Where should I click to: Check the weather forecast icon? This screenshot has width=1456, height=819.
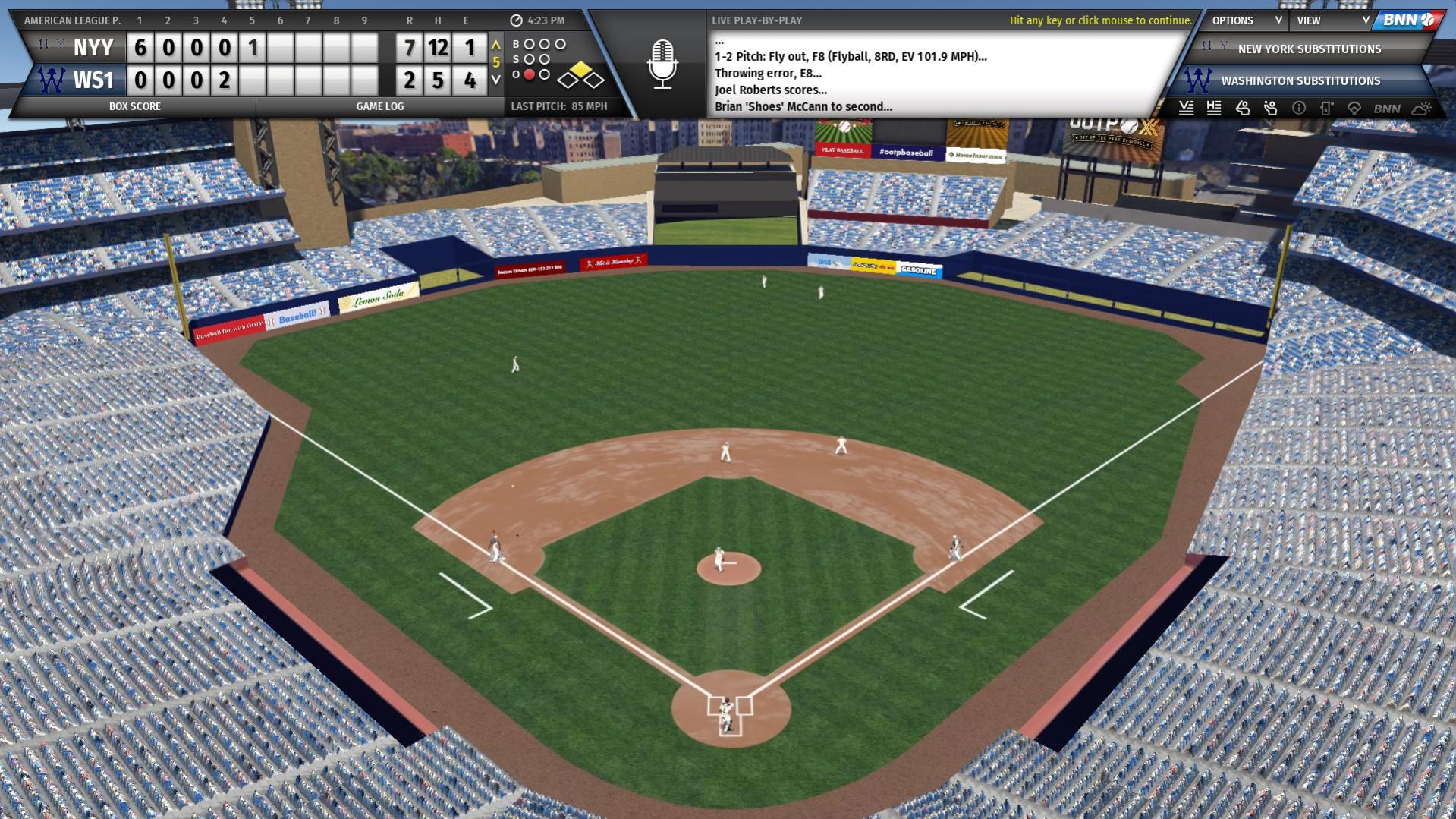[1420, 109]
